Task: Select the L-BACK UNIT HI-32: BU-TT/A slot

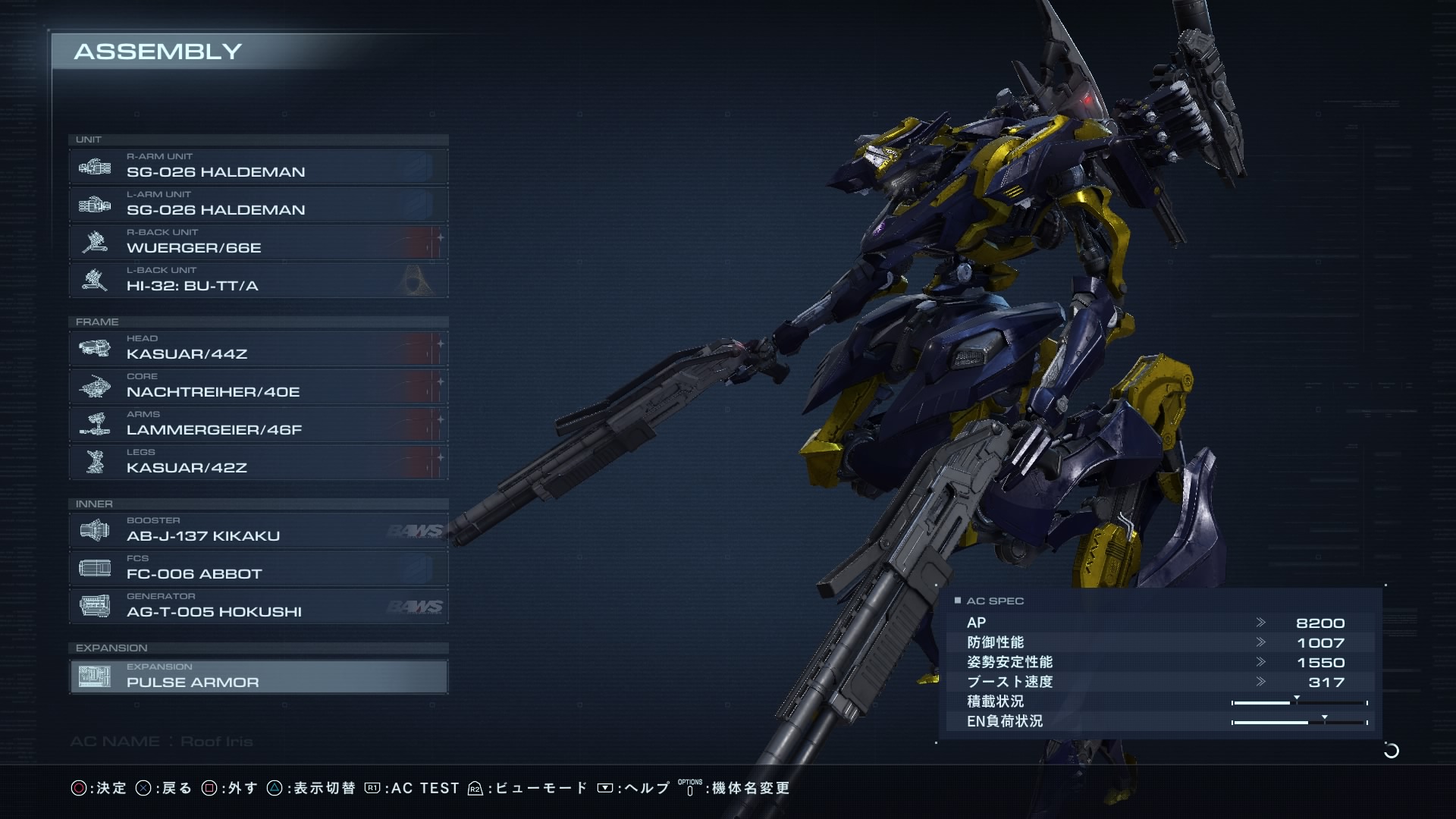Action: (x=258, y=281)
